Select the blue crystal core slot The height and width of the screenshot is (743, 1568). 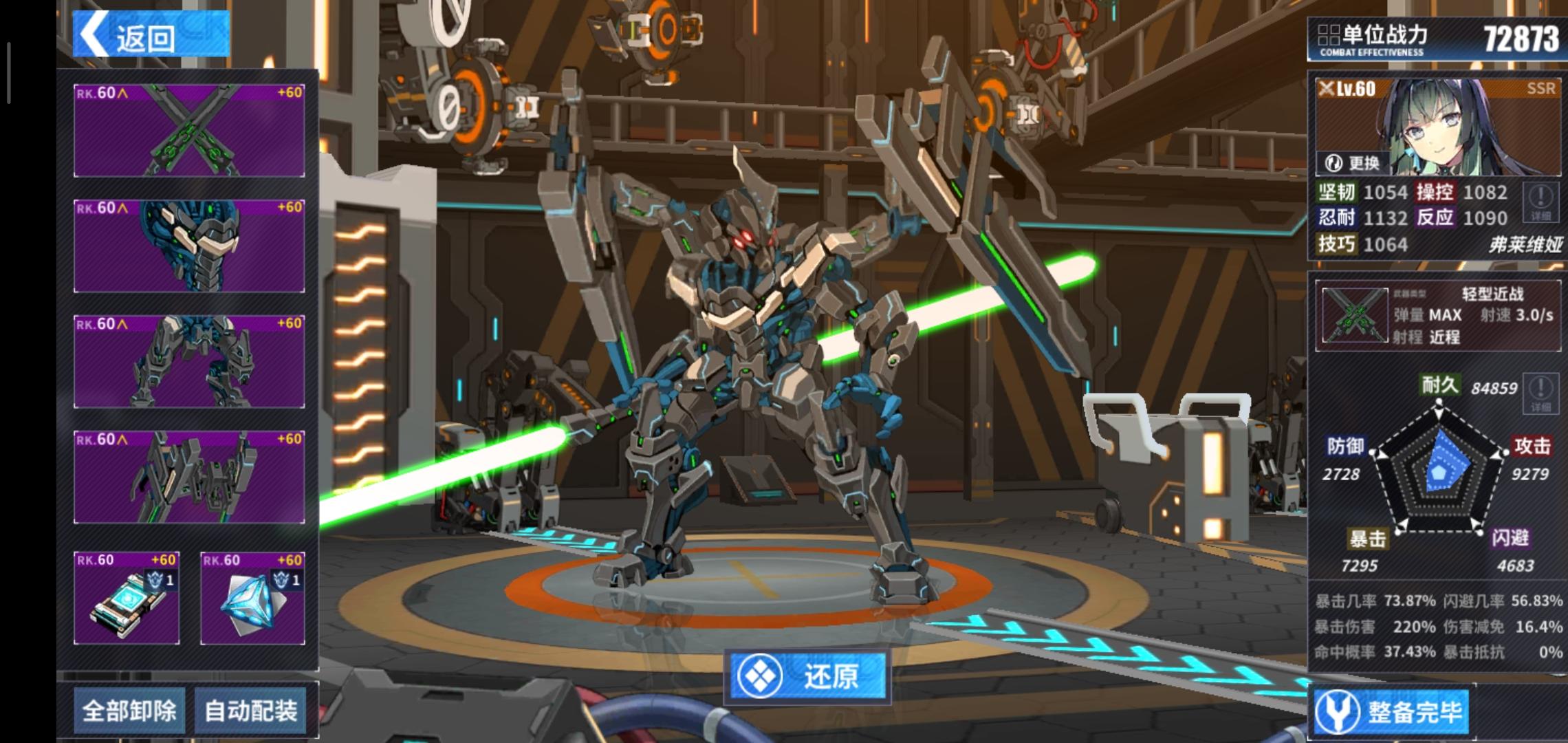(252, 598)
